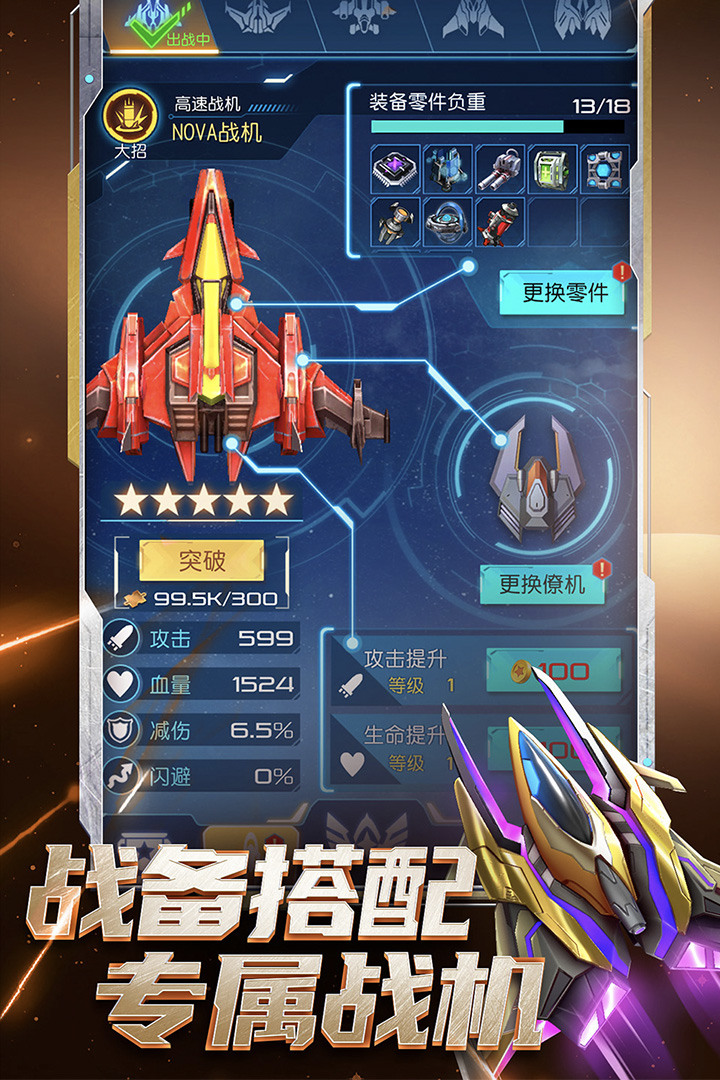Select the blue hexagon core frame part
This screenshot has height=1080, width=720.
[605, 168]
